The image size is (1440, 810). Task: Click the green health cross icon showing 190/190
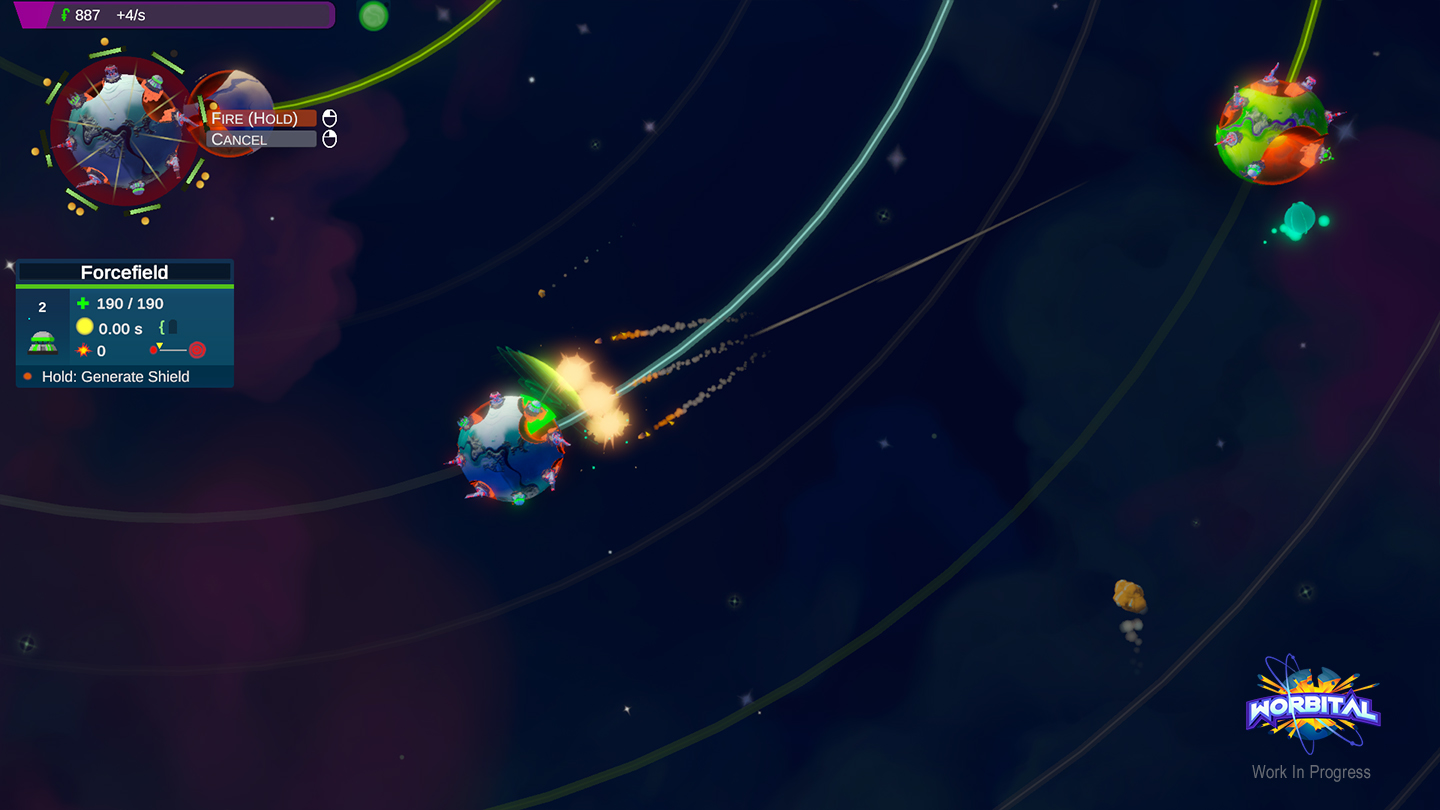coord(83,303)
